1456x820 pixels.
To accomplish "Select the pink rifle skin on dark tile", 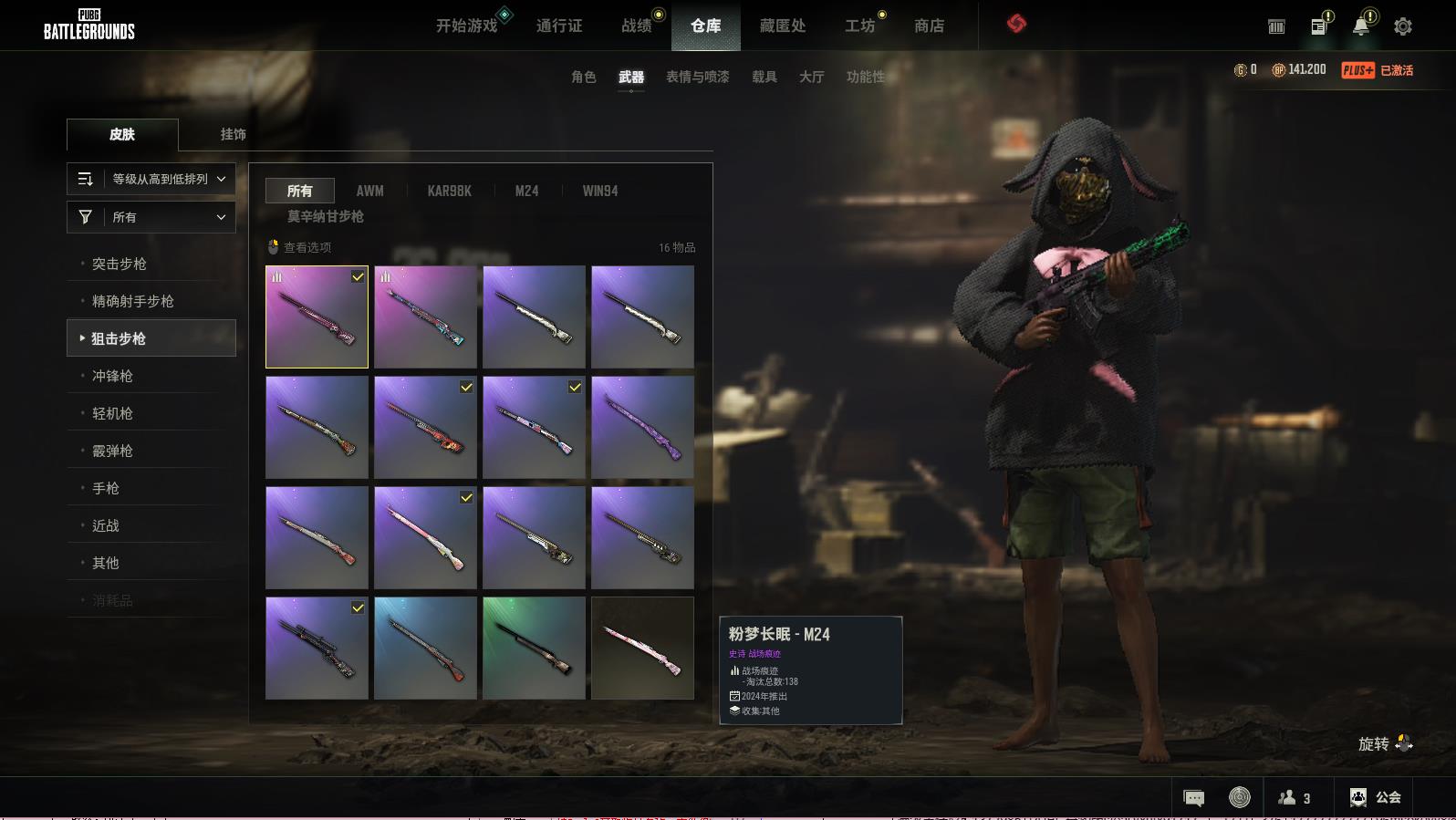I will 642,649.
